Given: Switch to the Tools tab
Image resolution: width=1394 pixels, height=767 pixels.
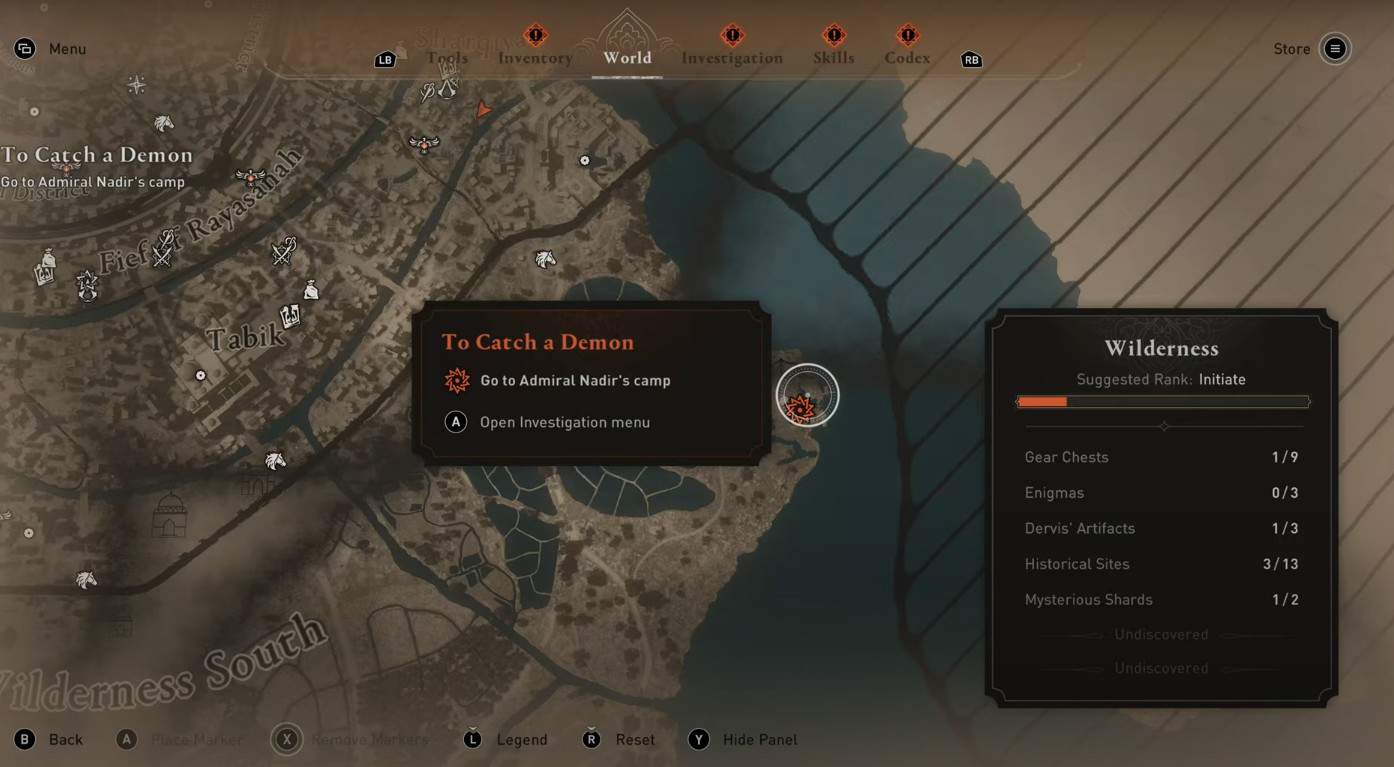Looking at the screenshot, I should tap(447, 58).
